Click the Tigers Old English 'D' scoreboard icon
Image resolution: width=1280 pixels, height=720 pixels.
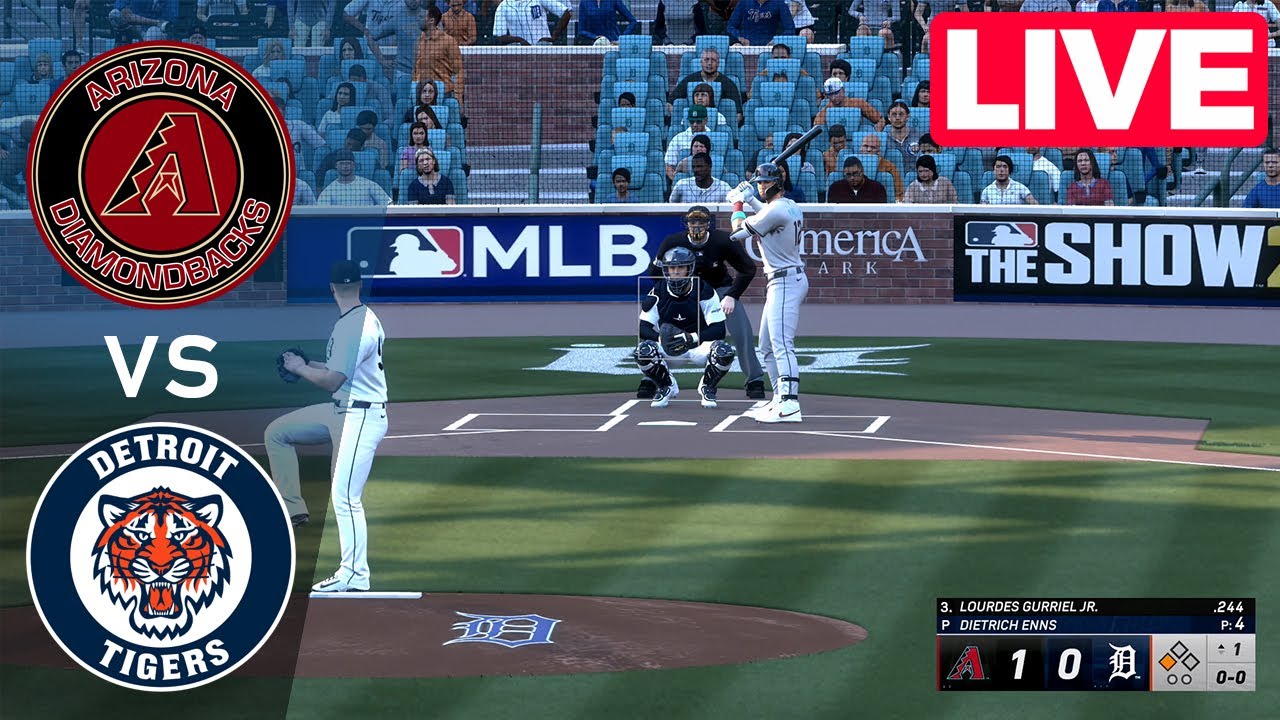click(x=1121, y=662)
